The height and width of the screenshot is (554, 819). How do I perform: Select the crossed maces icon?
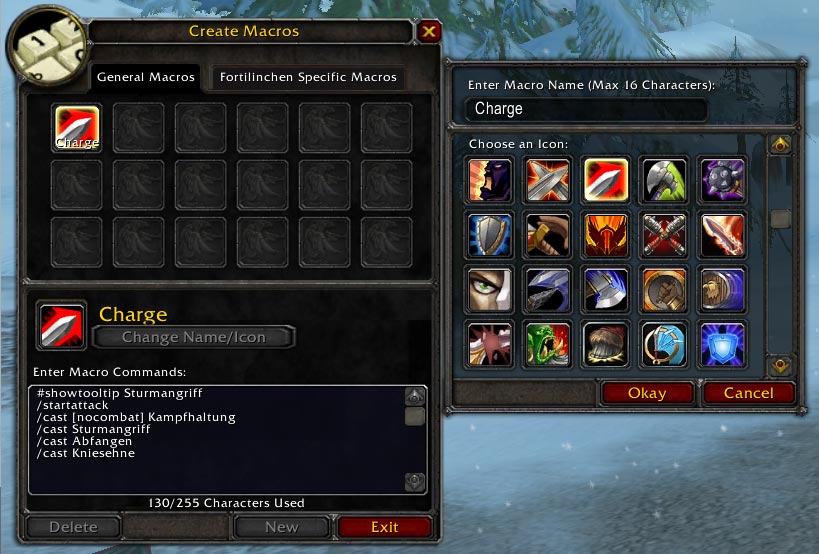click(664, 235)
